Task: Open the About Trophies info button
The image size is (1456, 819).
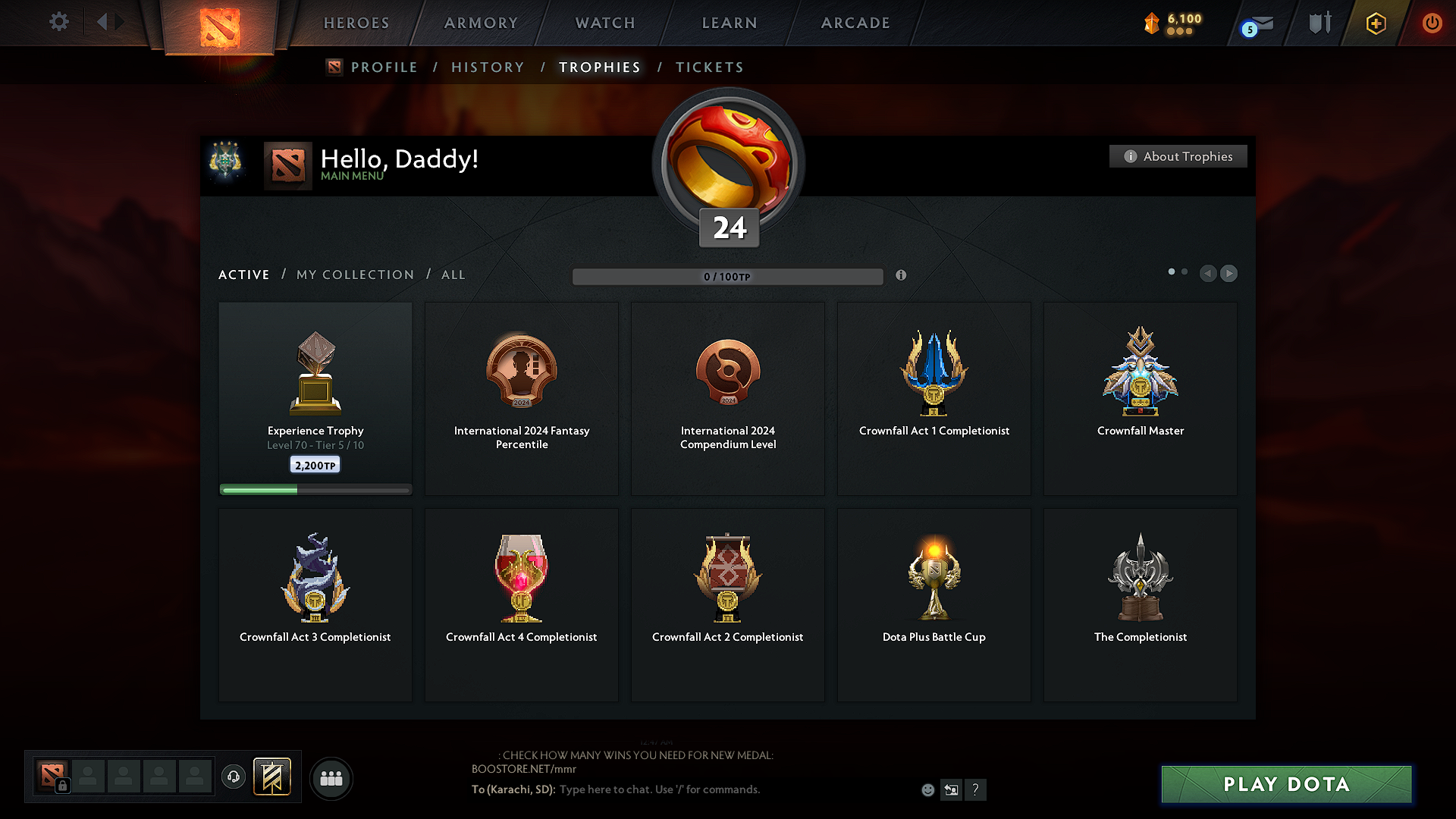Action: [x=1178, y=156]
